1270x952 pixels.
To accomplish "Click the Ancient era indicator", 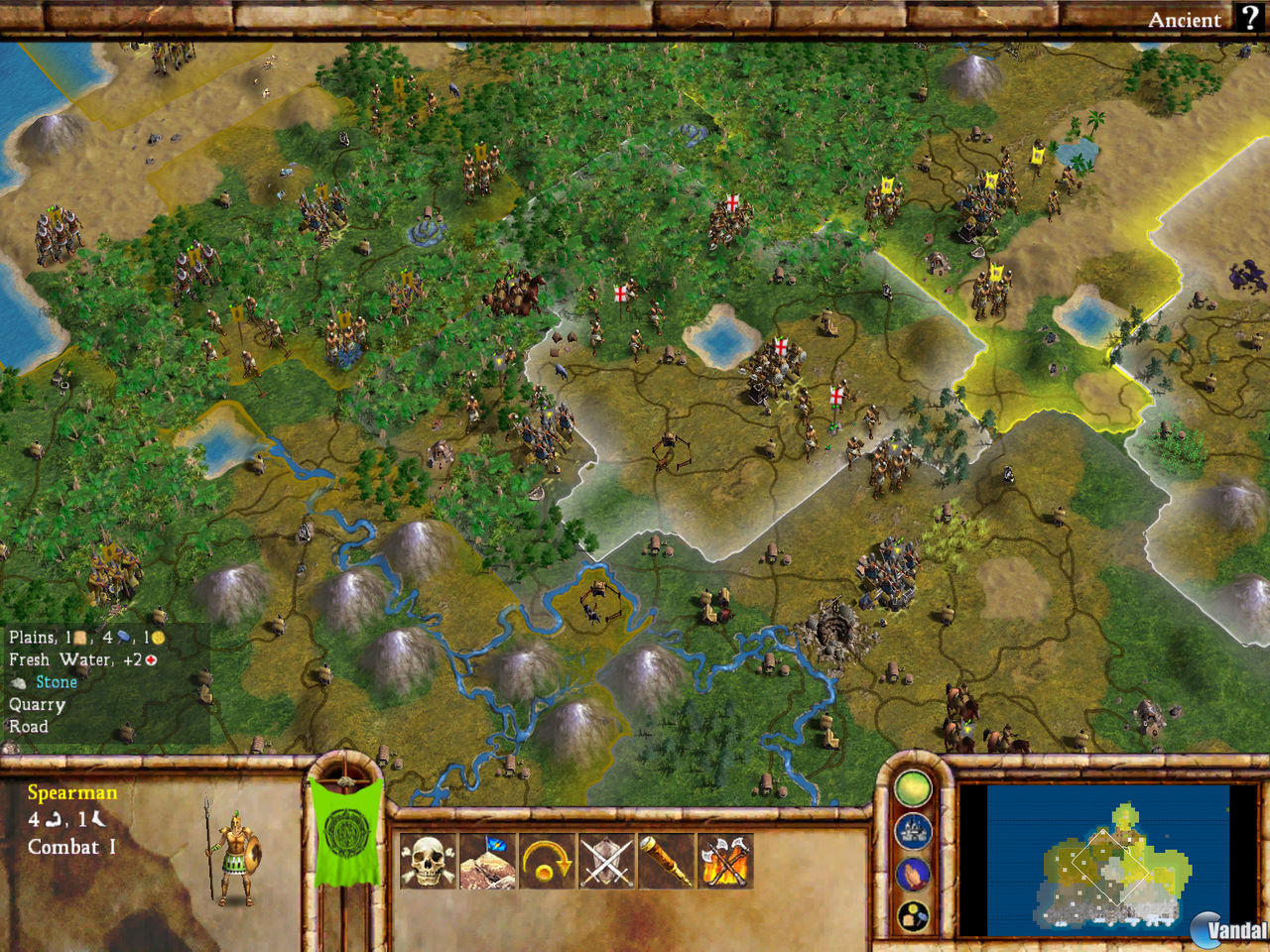I will [1187, 19].
